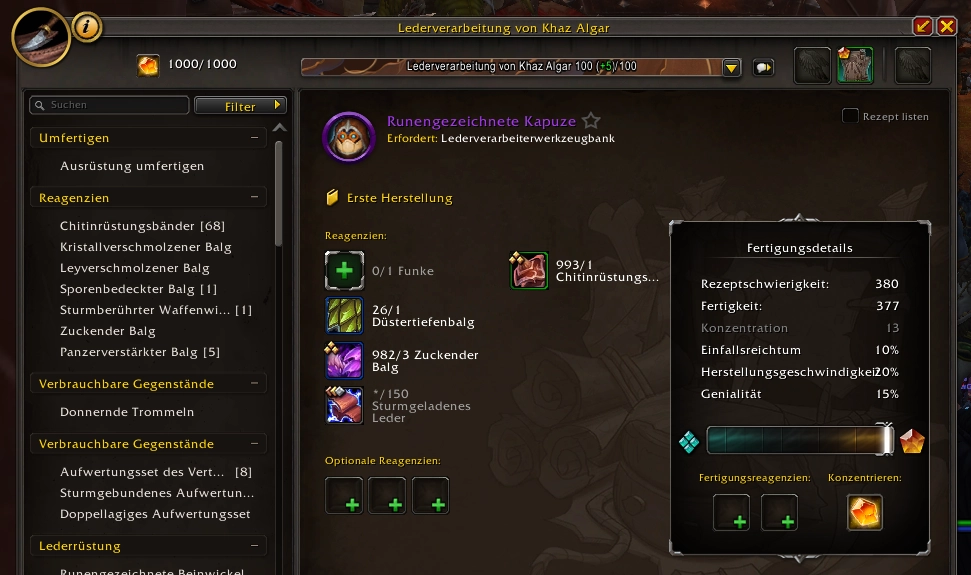971x575 pixels.
Task: Open the skill expansion dropdown arrow
Action: point(731,68)
